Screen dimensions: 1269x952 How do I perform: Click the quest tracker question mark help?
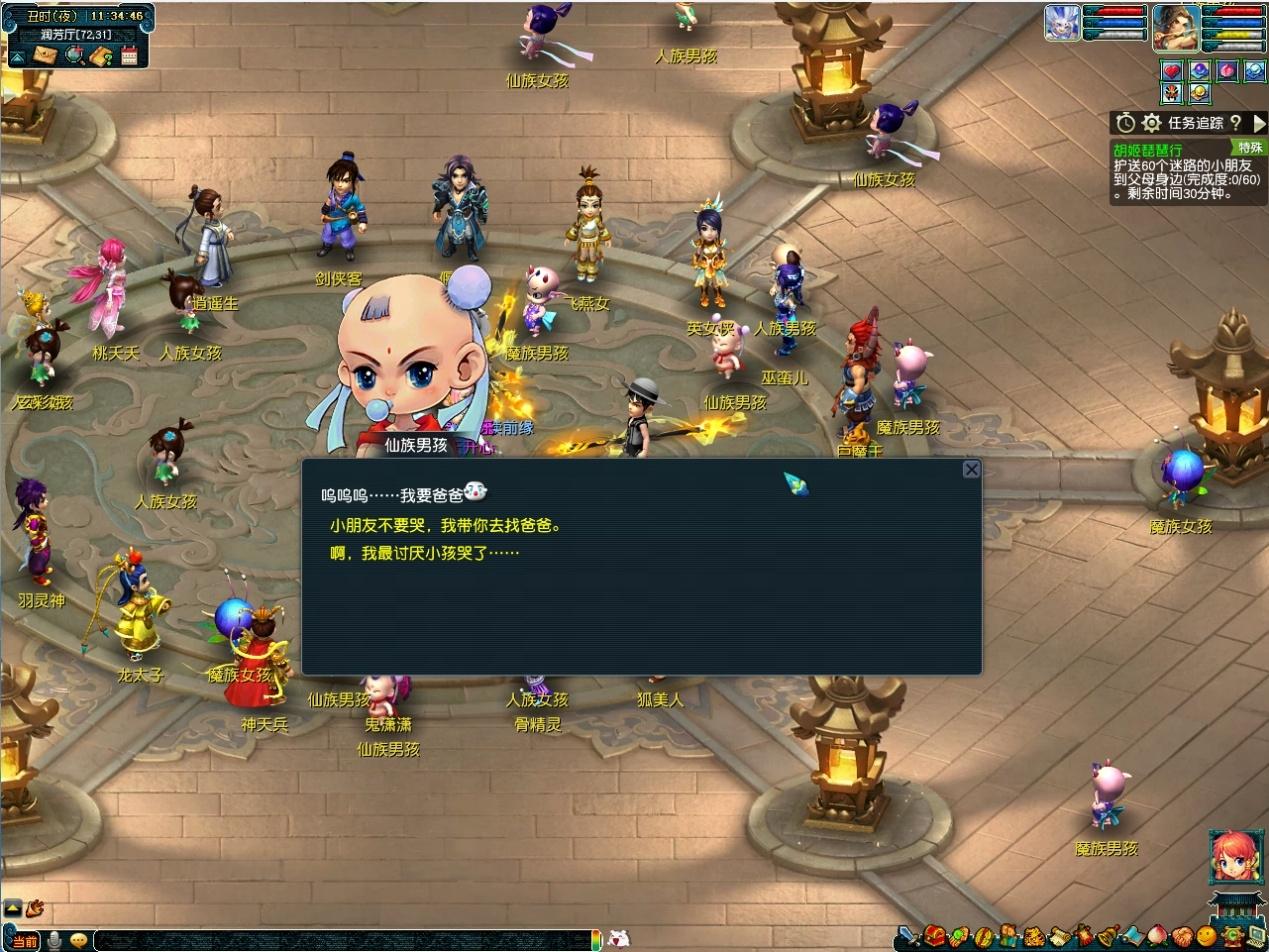click(1235, 123)
